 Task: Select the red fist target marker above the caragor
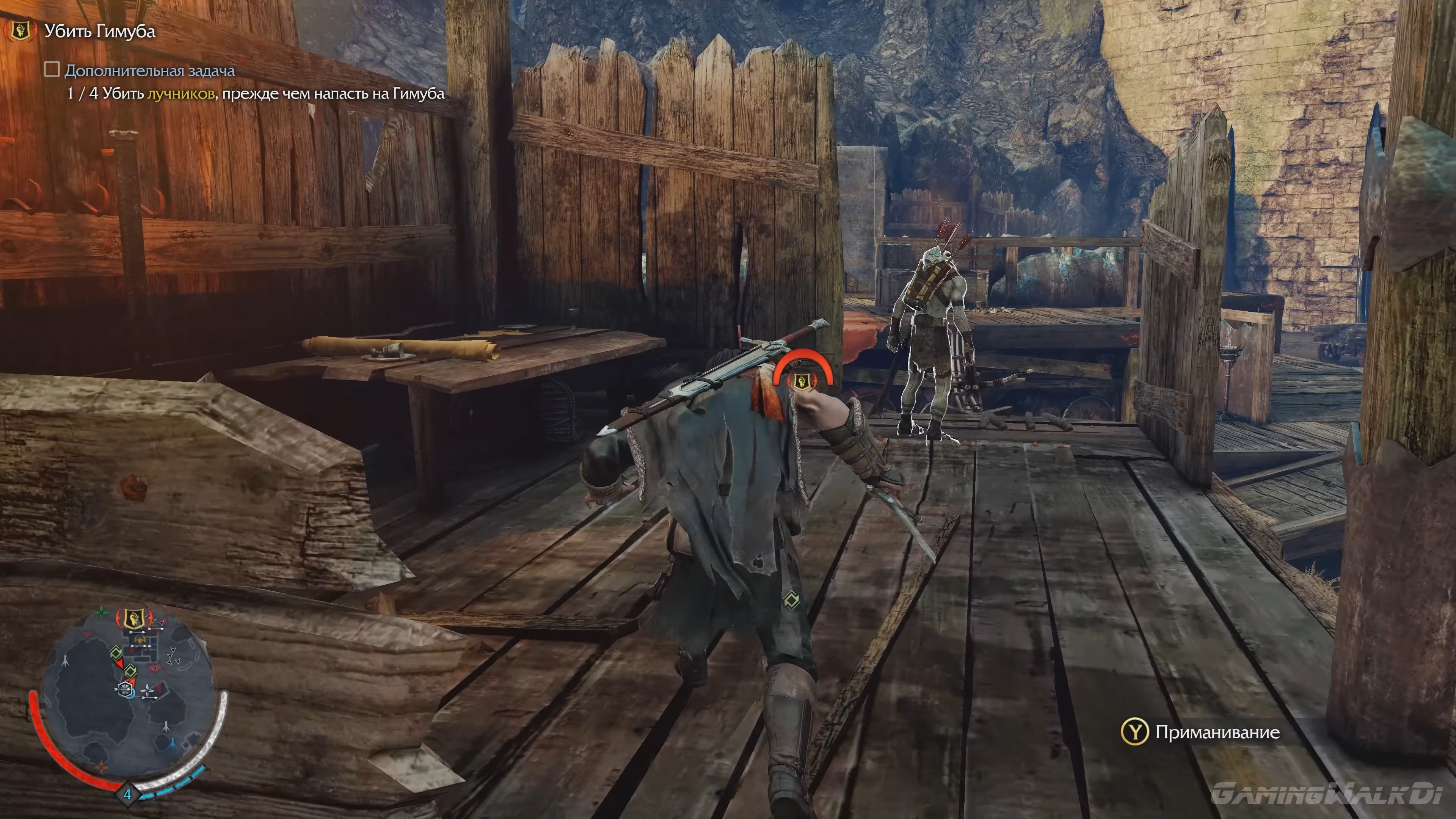(x=802, y=381)
